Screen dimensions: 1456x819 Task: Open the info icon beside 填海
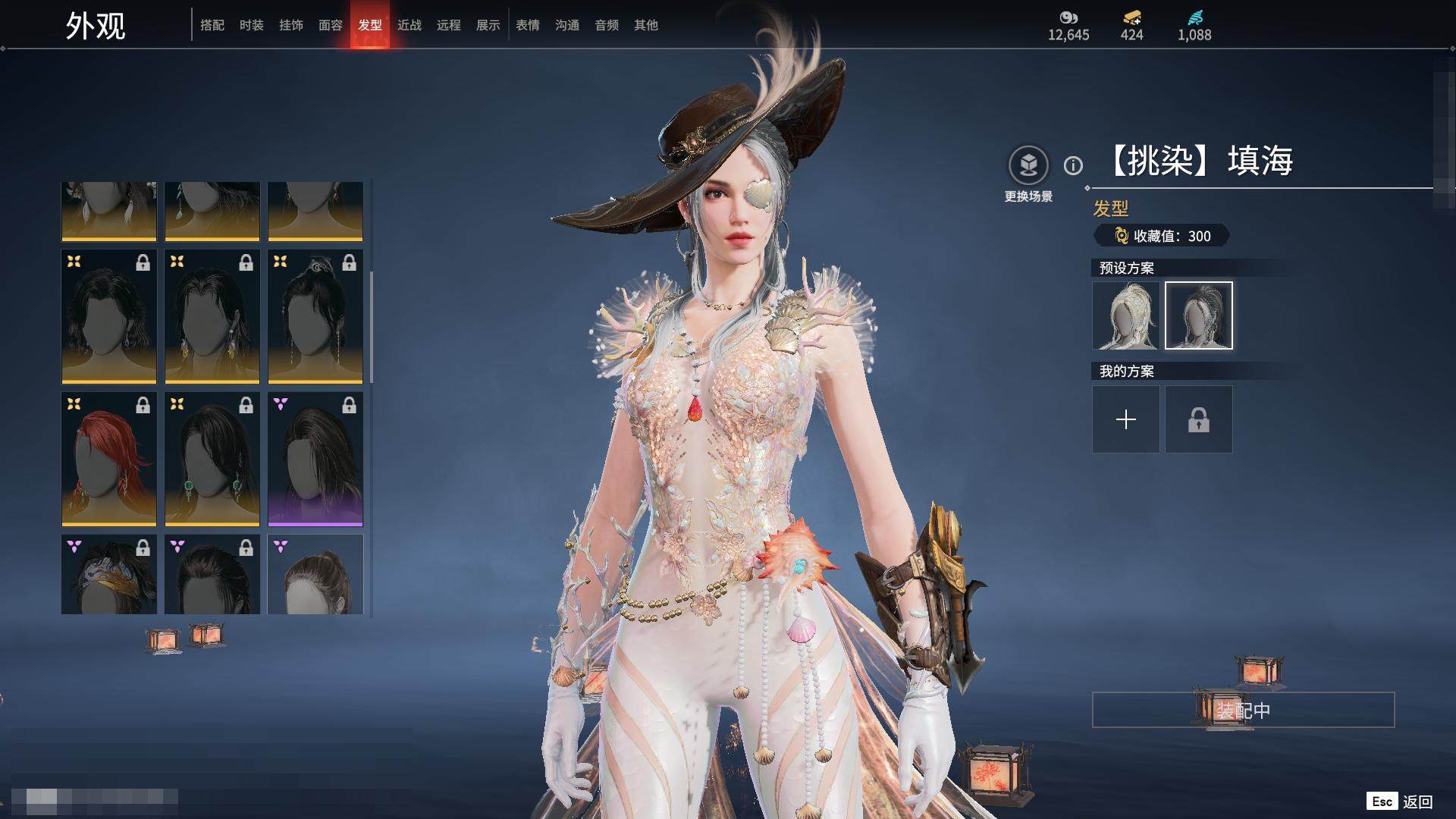1073,165
